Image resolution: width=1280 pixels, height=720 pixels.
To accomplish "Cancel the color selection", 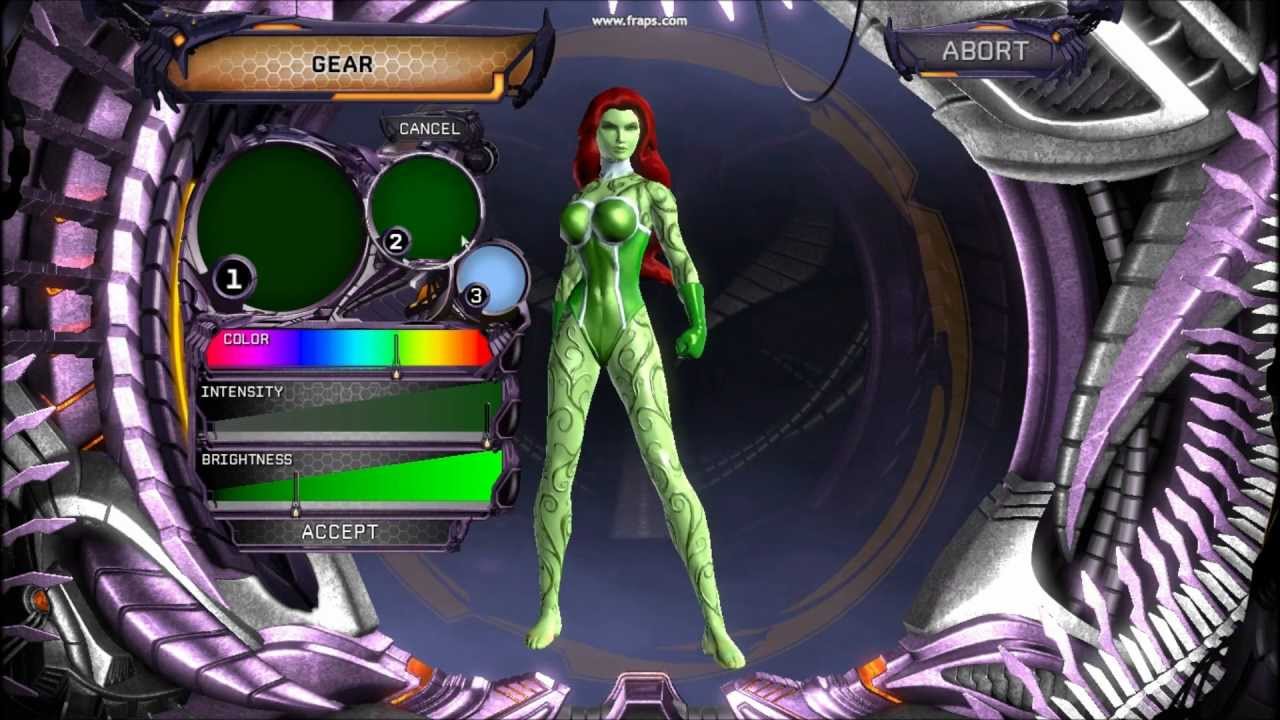I will click(x=429, y=129).
